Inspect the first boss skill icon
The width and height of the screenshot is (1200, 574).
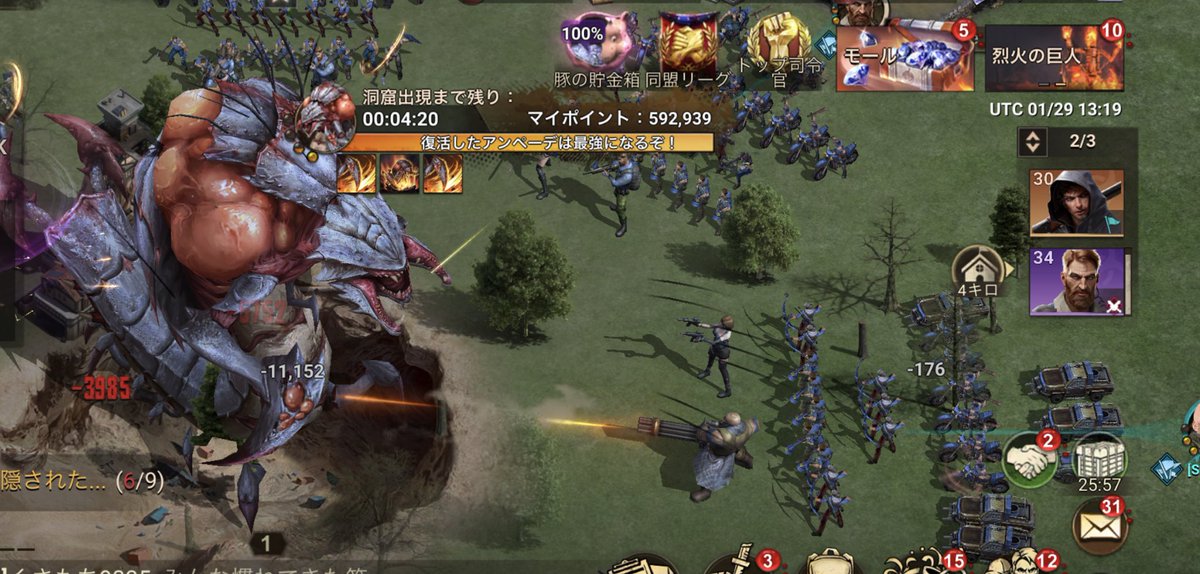pyautogui.click(x=356, y=174)
